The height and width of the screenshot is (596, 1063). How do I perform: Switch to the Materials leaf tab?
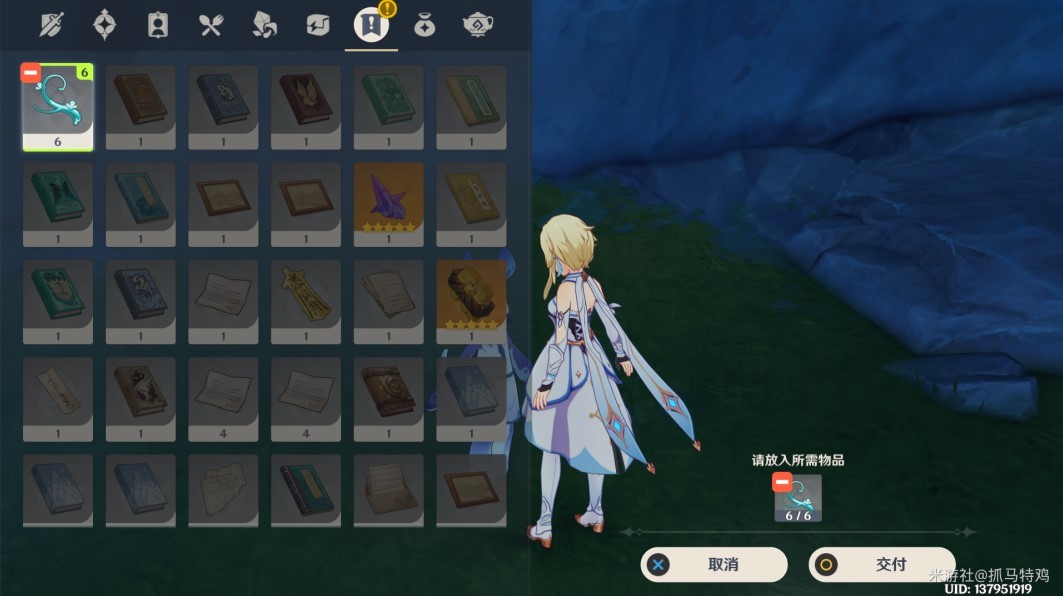tap(264, 25)
